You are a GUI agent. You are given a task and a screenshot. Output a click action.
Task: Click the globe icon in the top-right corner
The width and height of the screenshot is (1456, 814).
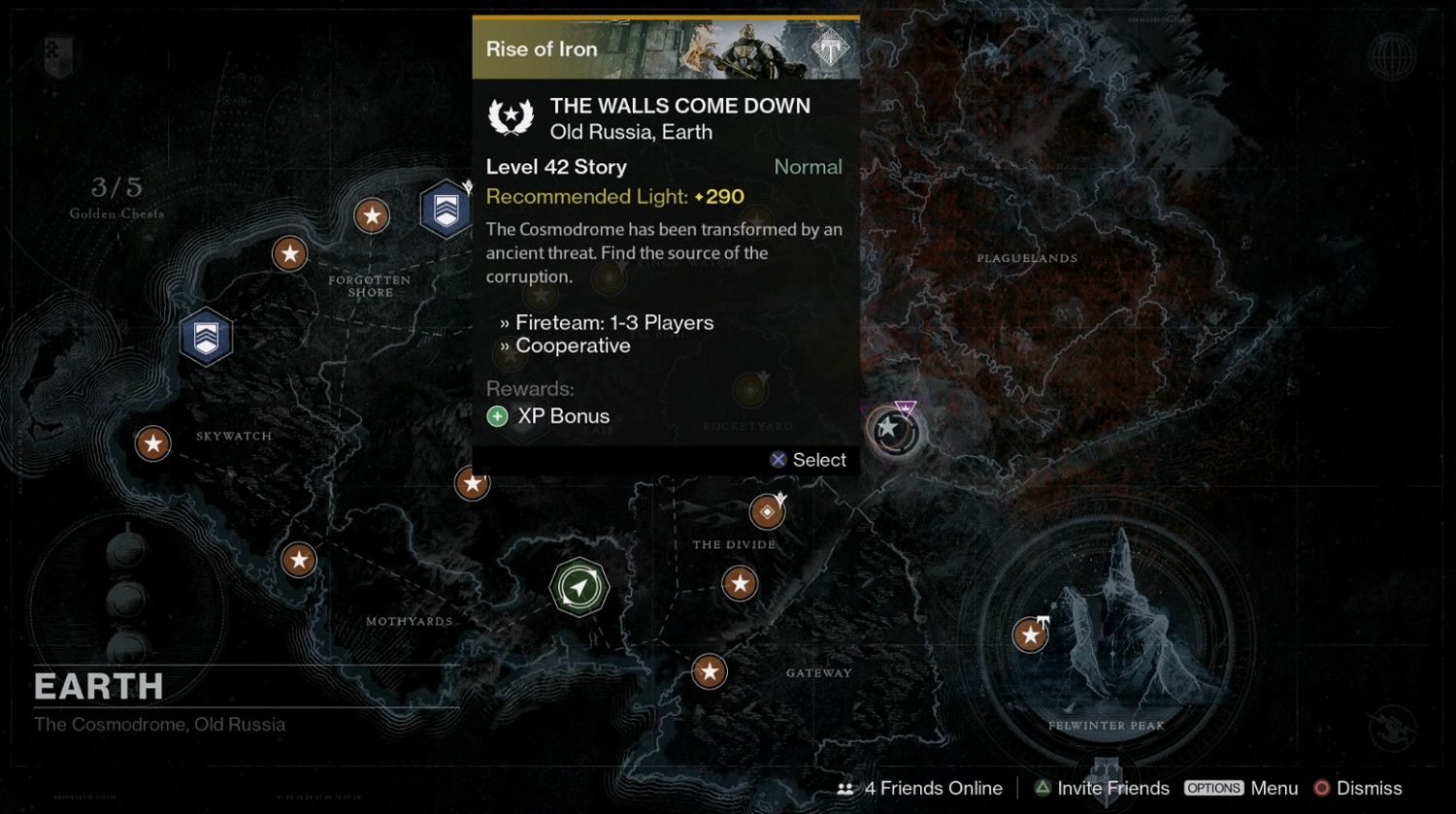(1391, 55)
